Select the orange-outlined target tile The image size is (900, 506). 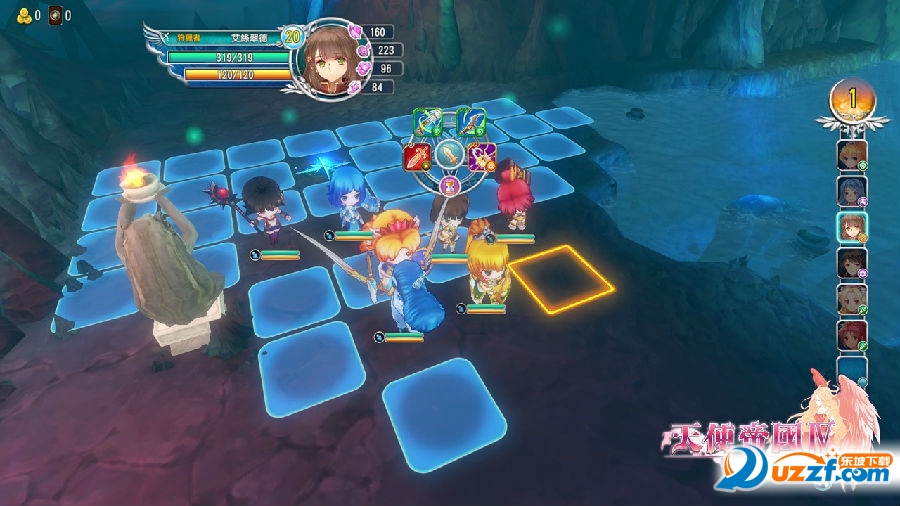[x=561, y=279]
